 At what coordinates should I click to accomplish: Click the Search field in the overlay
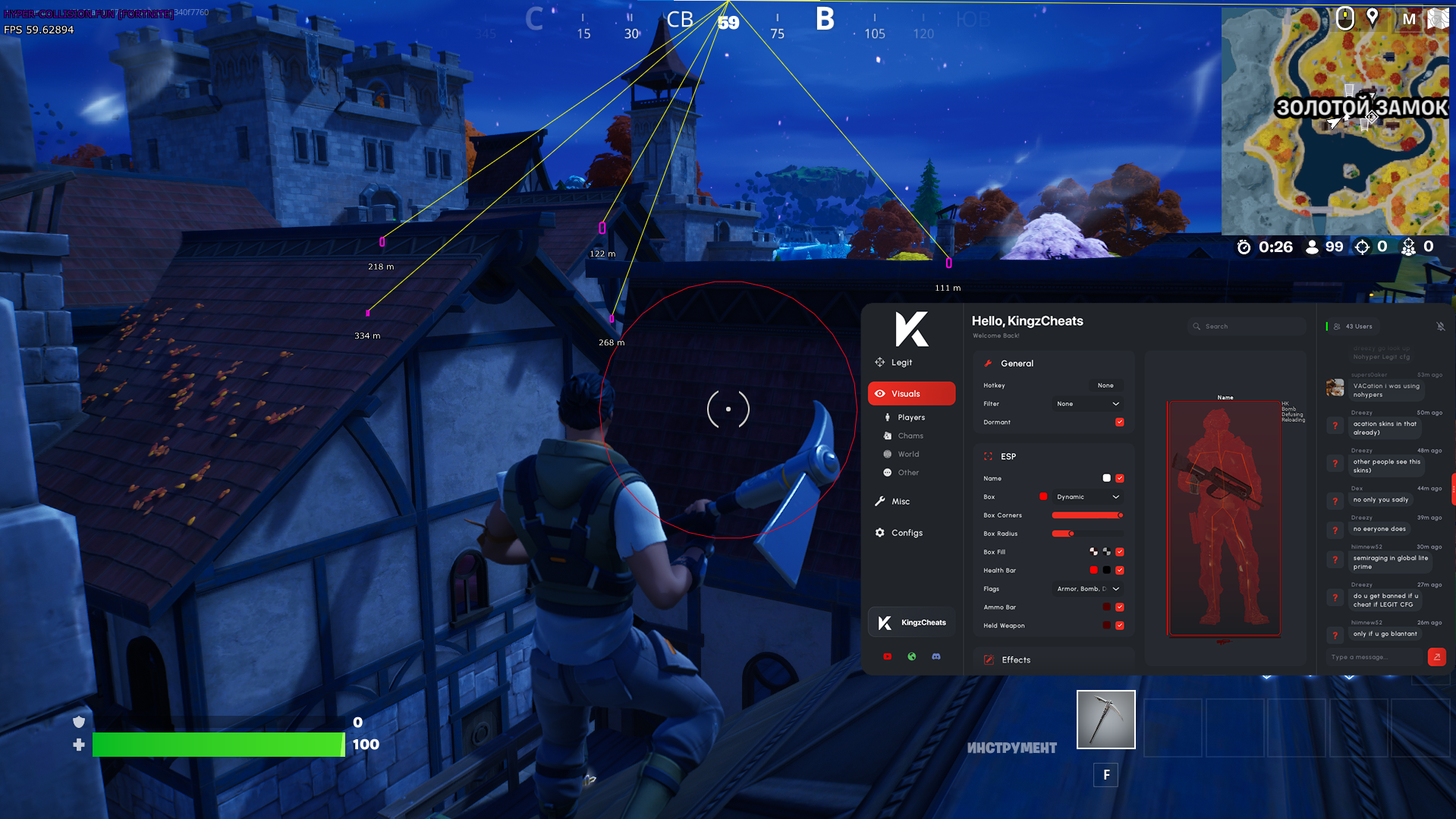(1244, 326)
